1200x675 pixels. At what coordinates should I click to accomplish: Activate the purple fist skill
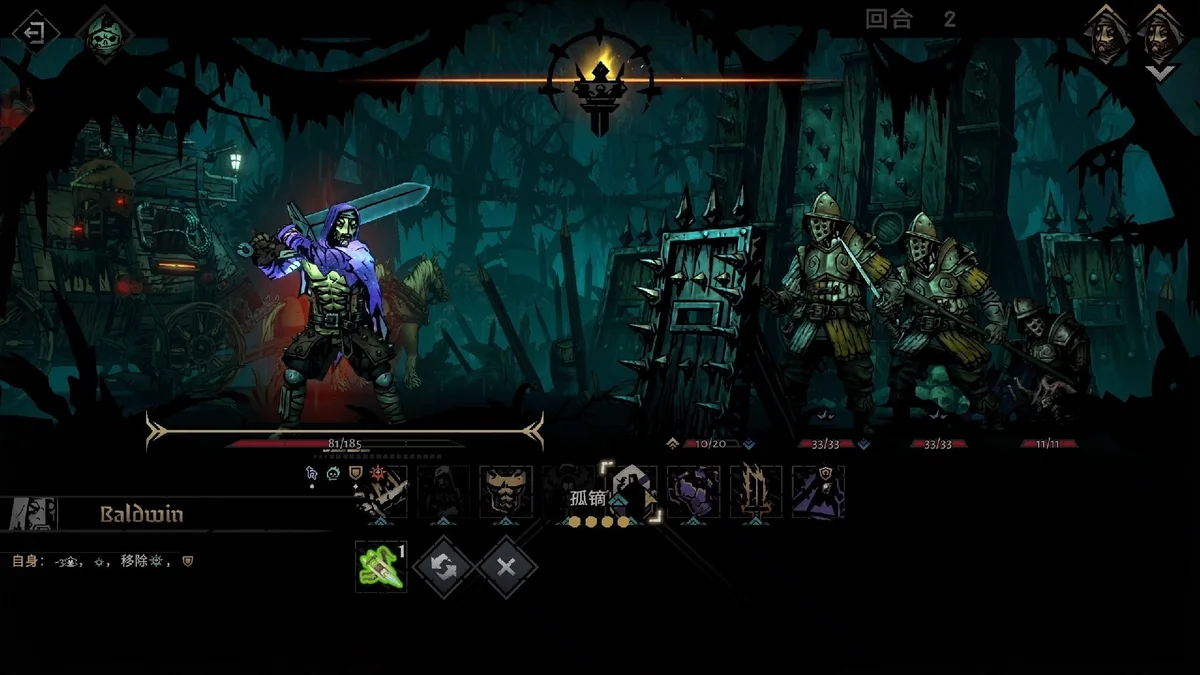[693, 492]
